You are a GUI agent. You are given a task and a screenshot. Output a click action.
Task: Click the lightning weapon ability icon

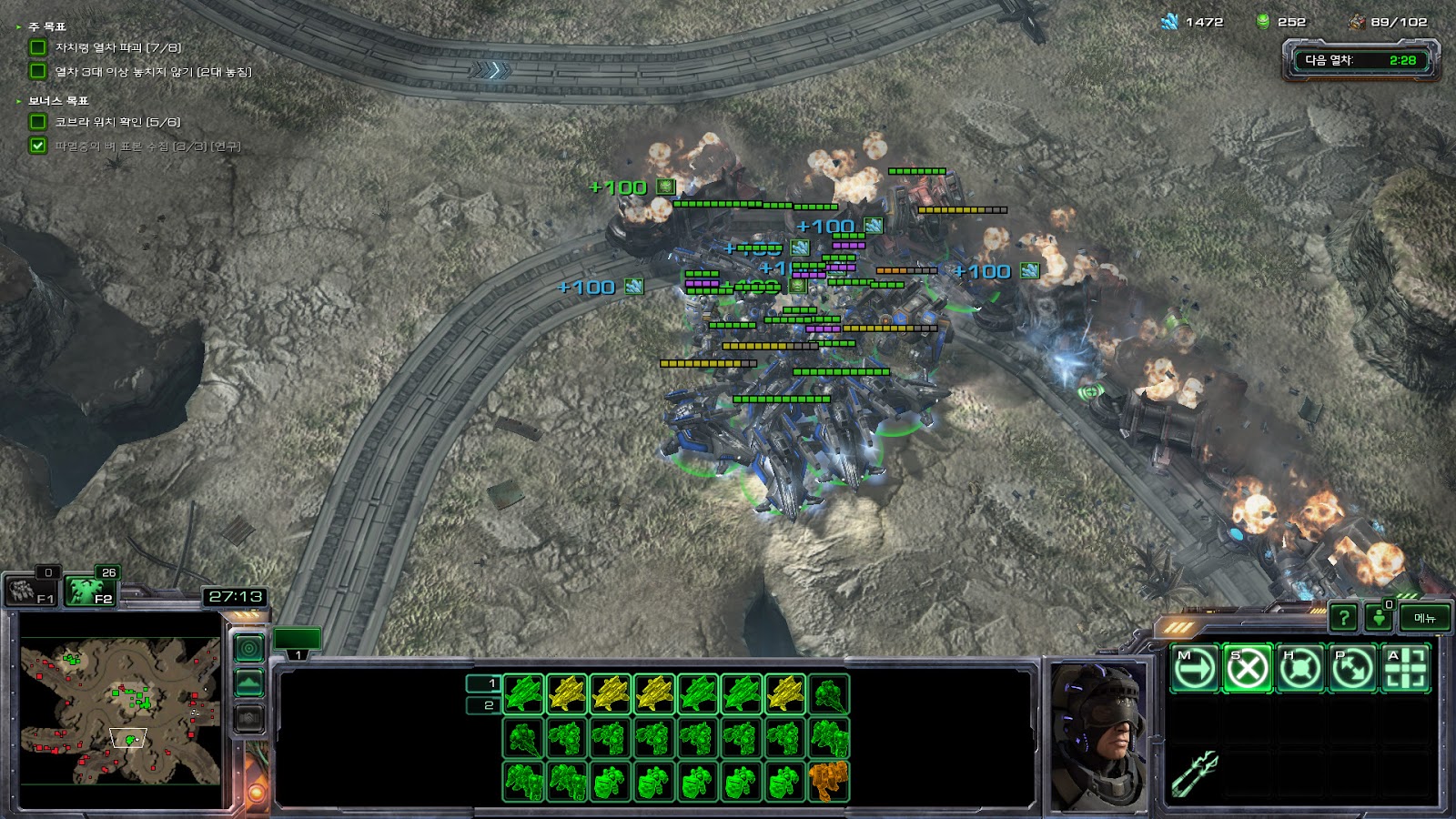(x=1195, y=774)
